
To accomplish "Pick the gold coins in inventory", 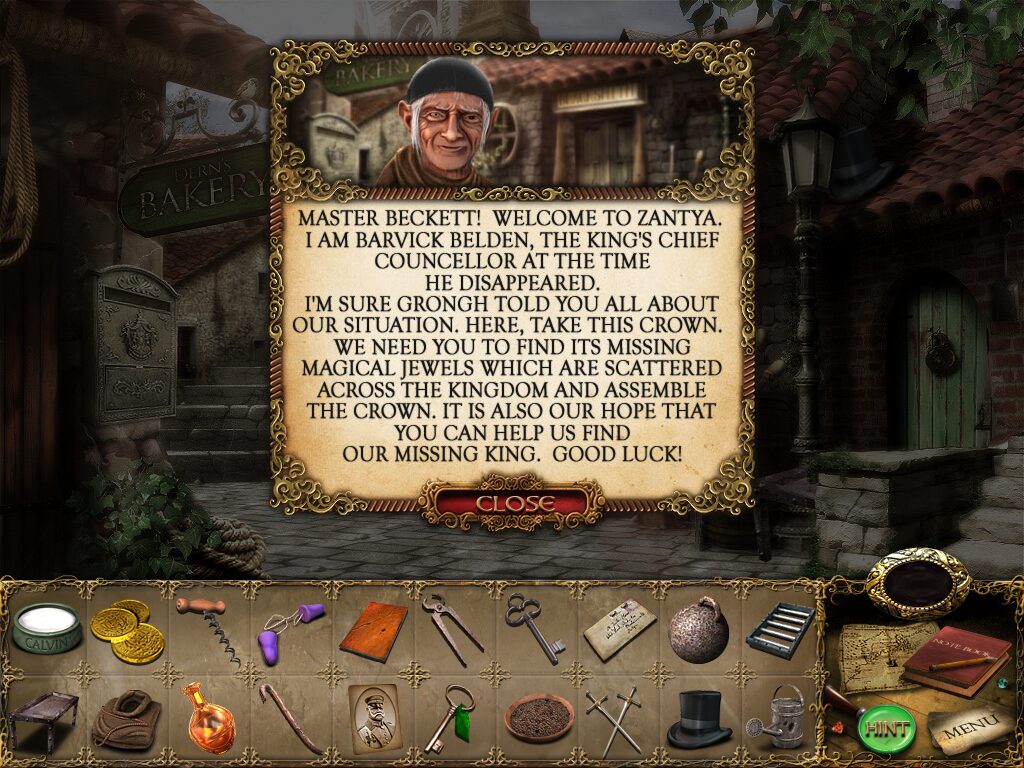I will [127, 631].
